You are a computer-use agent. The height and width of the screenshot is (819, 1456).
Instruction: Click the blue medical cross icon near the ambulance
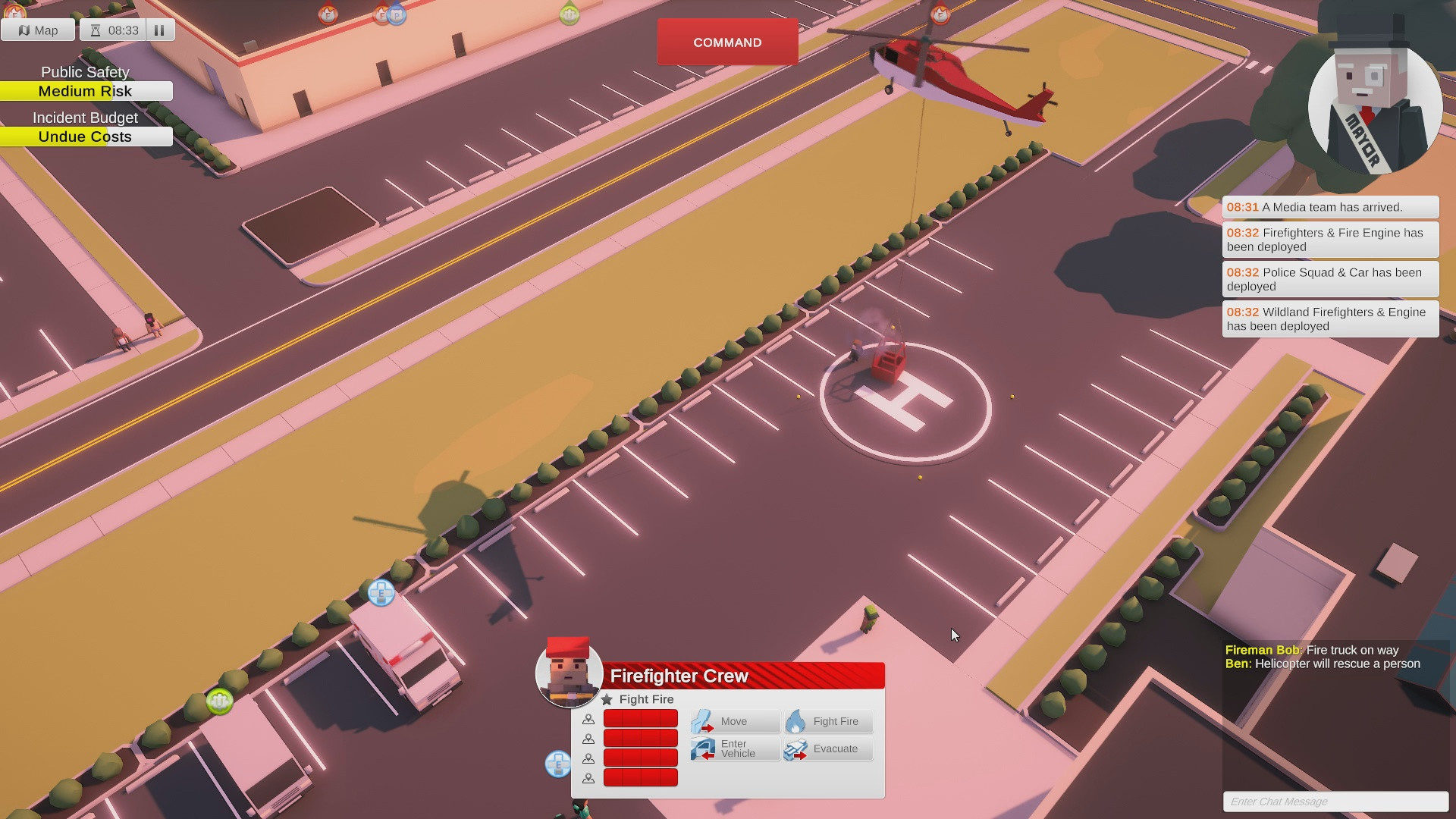click(380, 594)
